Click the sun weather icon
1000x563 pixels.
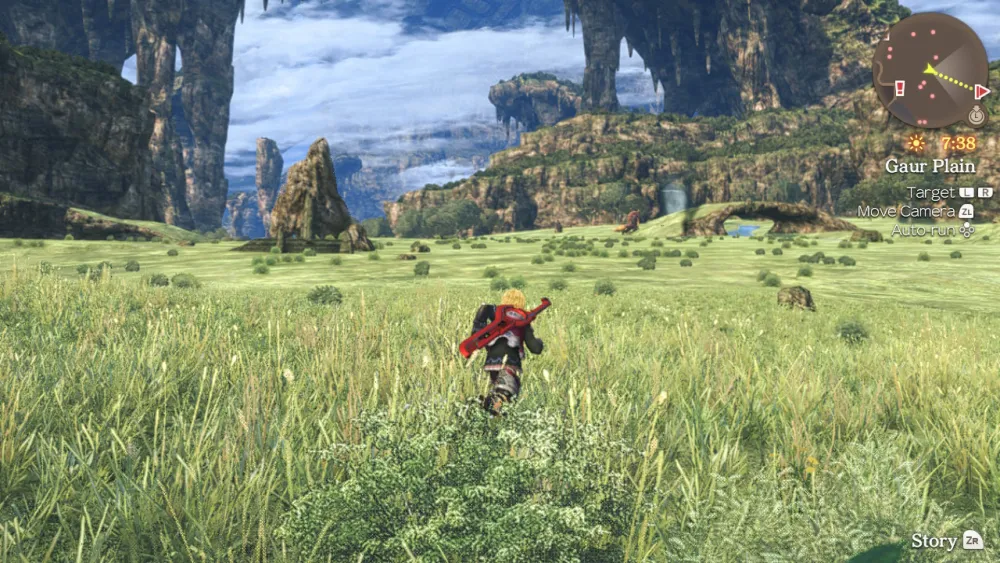click(916, 143)
